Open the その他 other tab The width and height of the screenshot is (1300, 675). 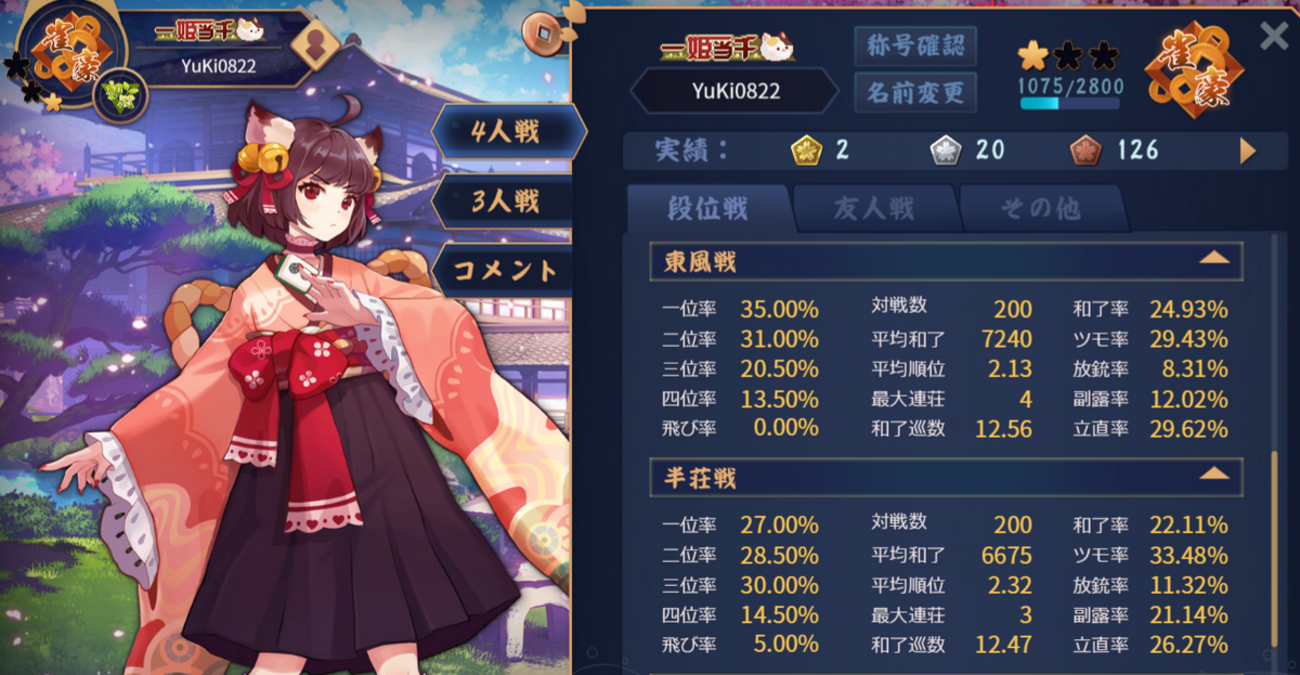coord(1040,208)
